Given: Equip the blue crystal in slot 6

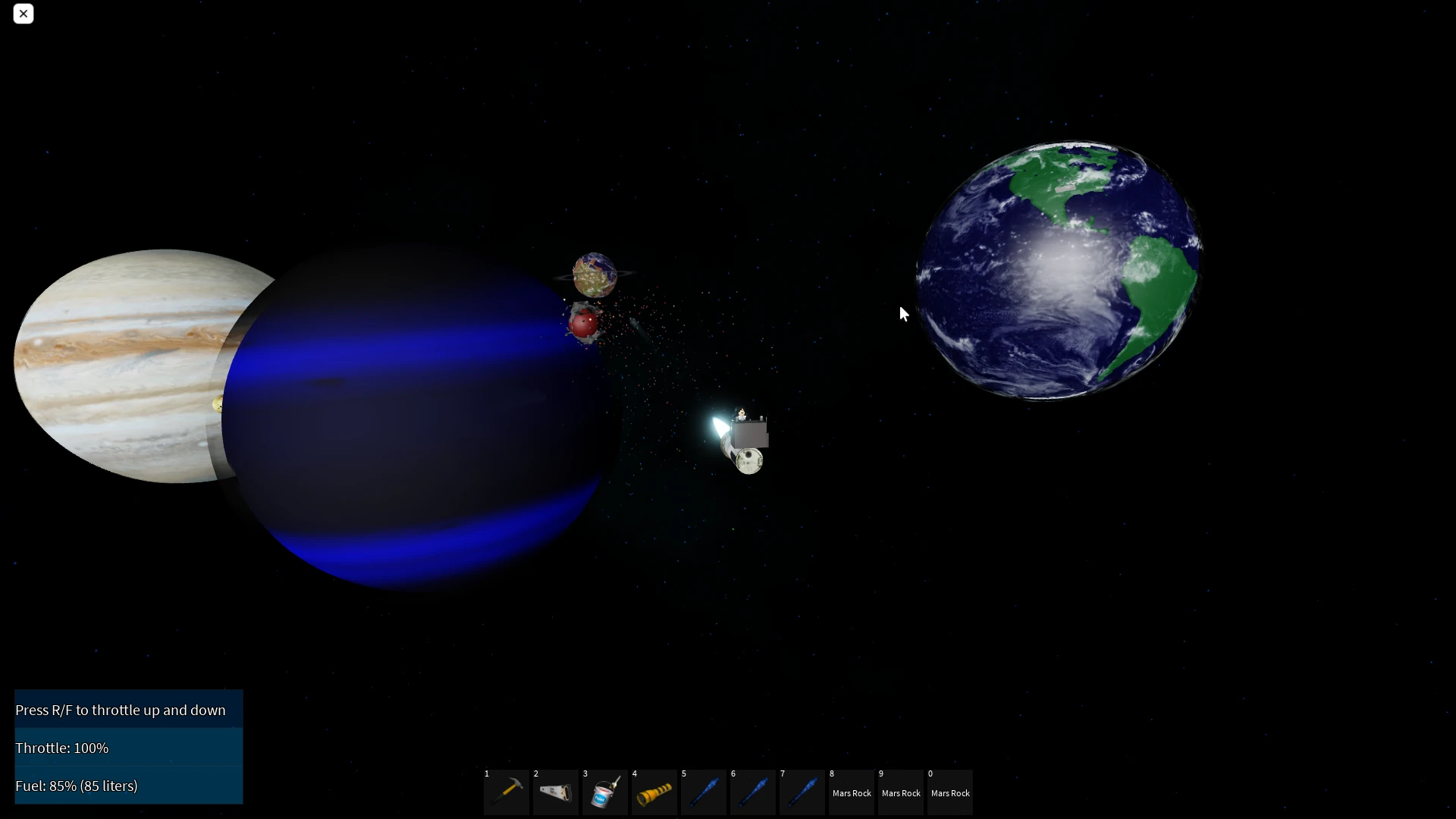Looking at the screenshot, I should click(x=752, y=792).
